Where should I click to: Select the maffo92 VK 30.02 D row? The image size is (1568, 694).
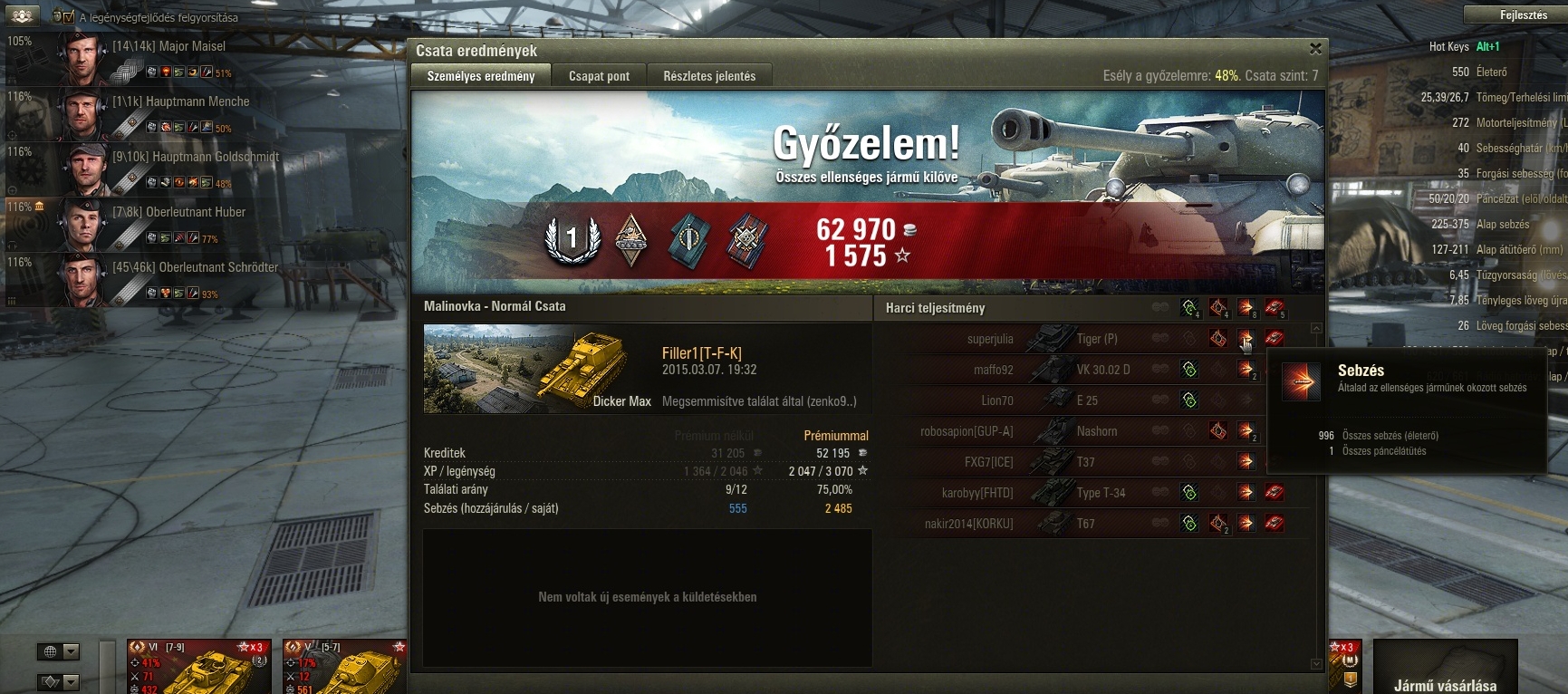pyautogui.click(x=1042, y=370)
